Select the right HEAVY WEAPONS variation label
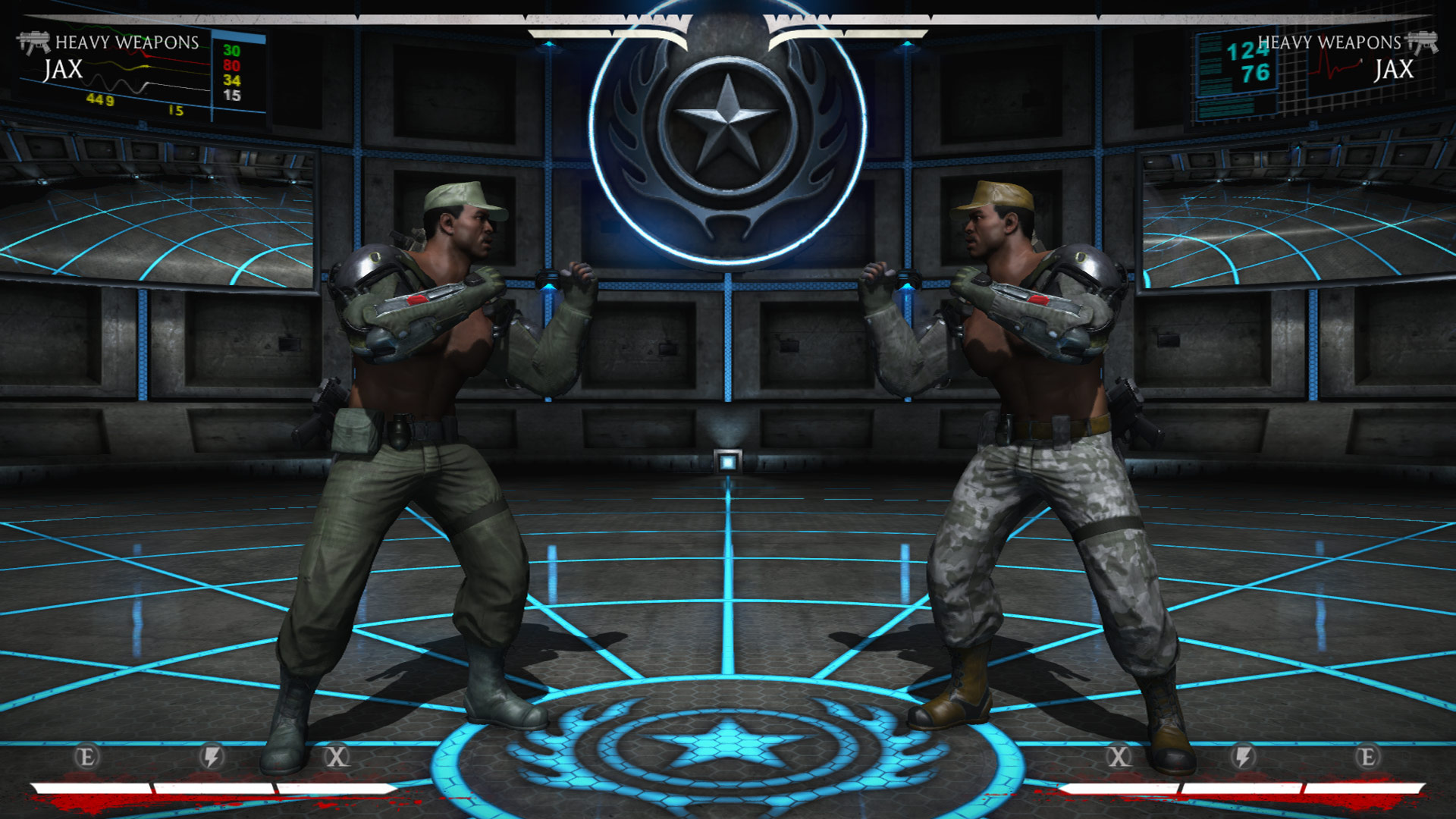 [x=1329, y=43]
